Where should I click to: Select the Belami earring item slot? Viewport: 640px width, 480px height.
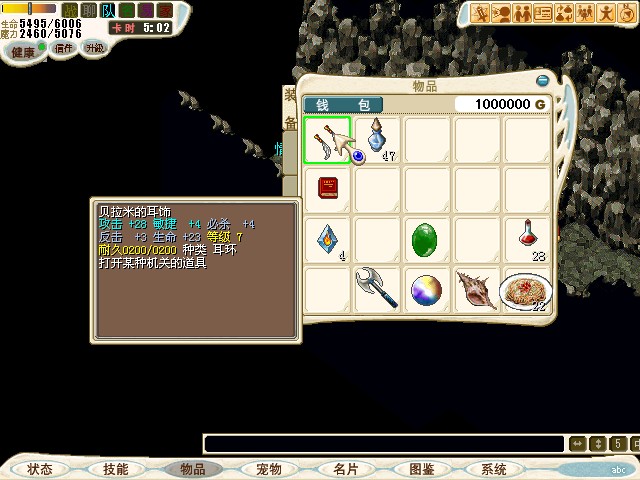point(327,140)
